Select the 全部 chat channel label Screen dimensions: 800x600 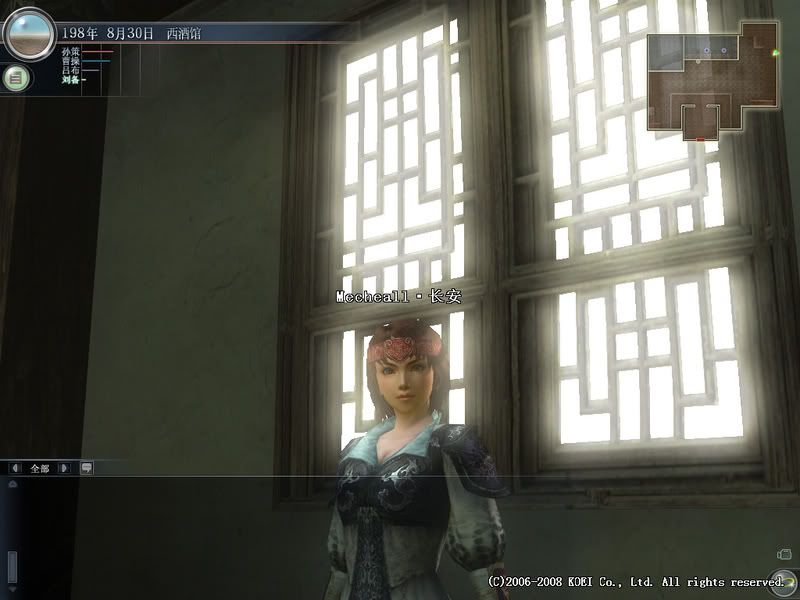40,467
